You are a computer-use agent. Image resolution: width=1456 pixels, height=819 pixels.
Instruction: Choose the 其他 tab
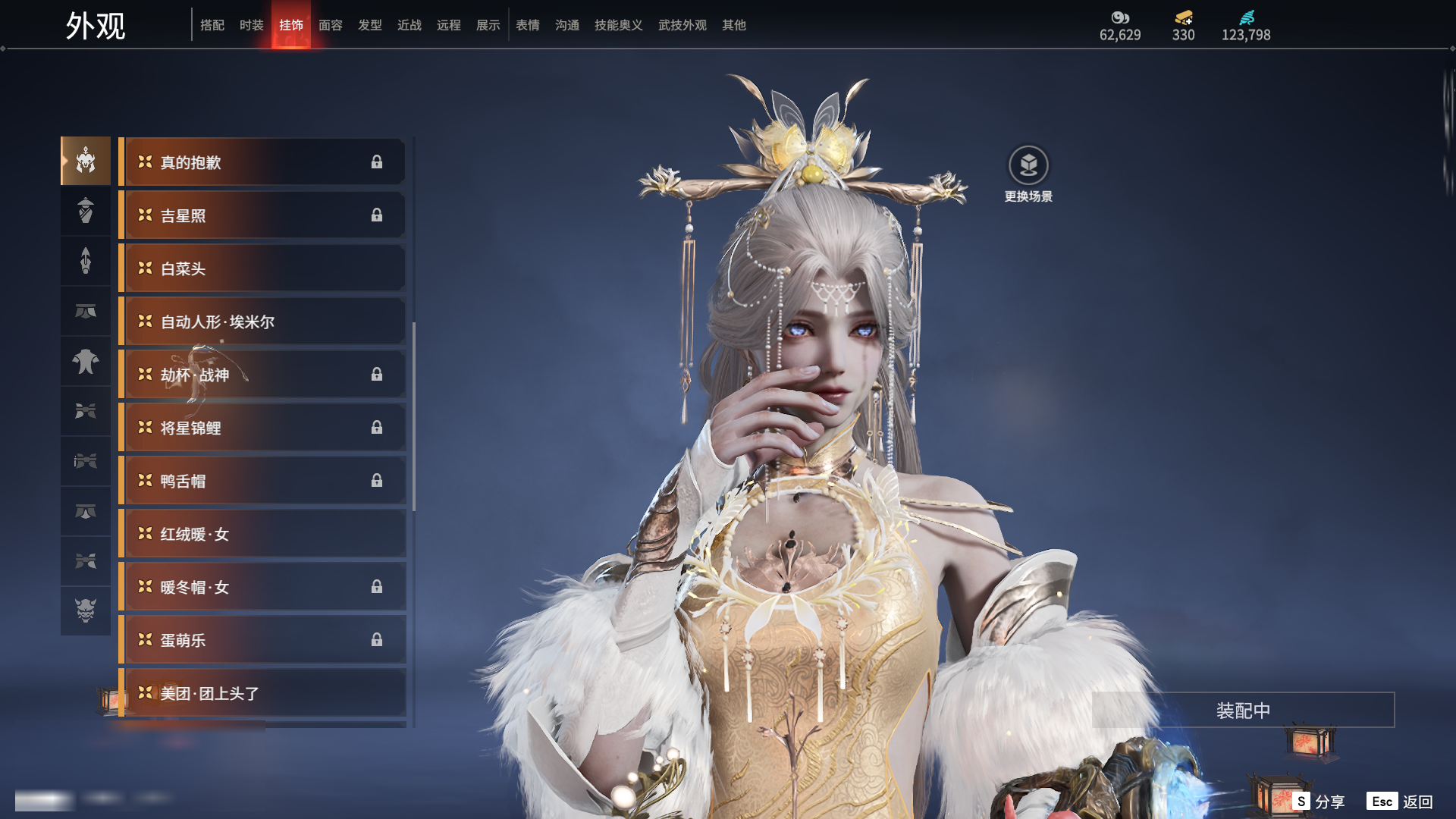point(733,25)
